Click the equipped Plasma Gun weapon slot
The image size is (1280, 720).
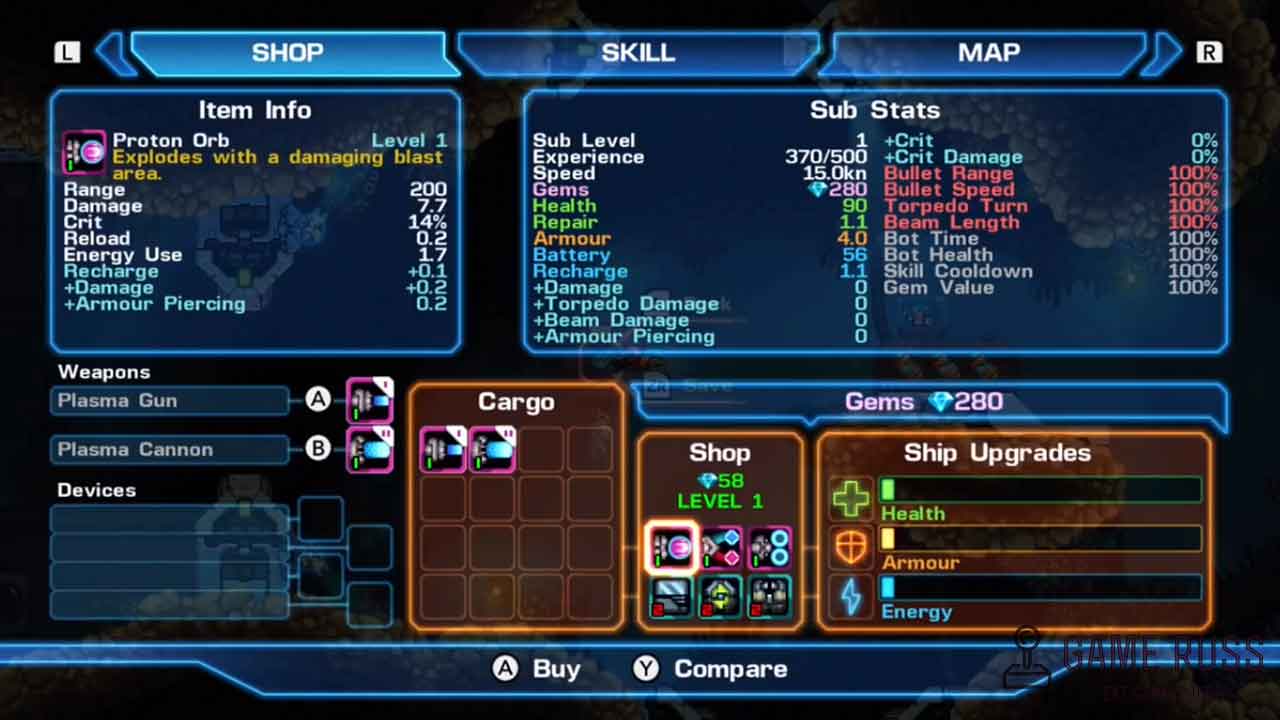pos(370,400)
